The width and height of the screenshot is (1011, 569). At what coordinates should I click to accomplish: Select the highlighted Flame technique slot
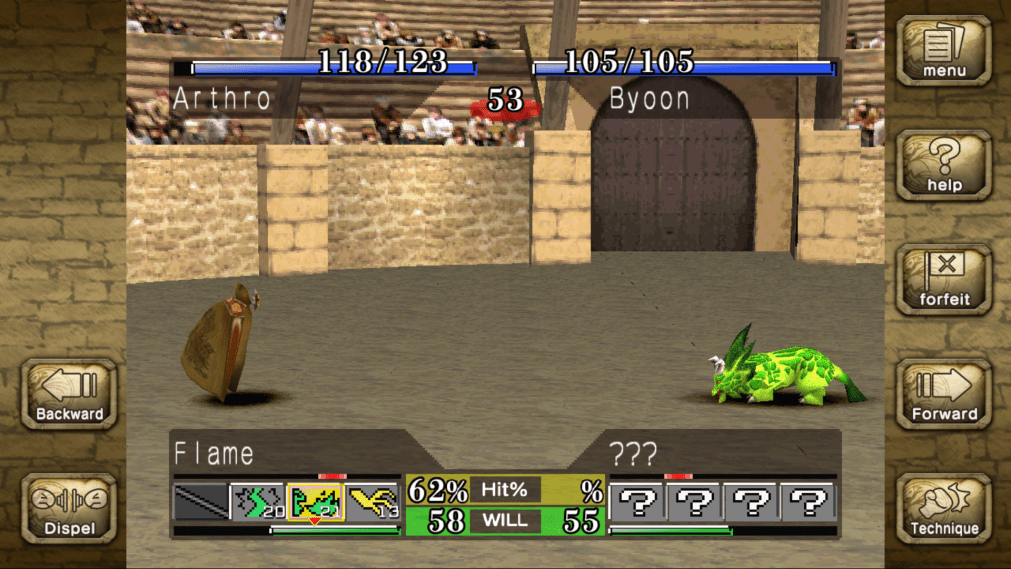315,502
